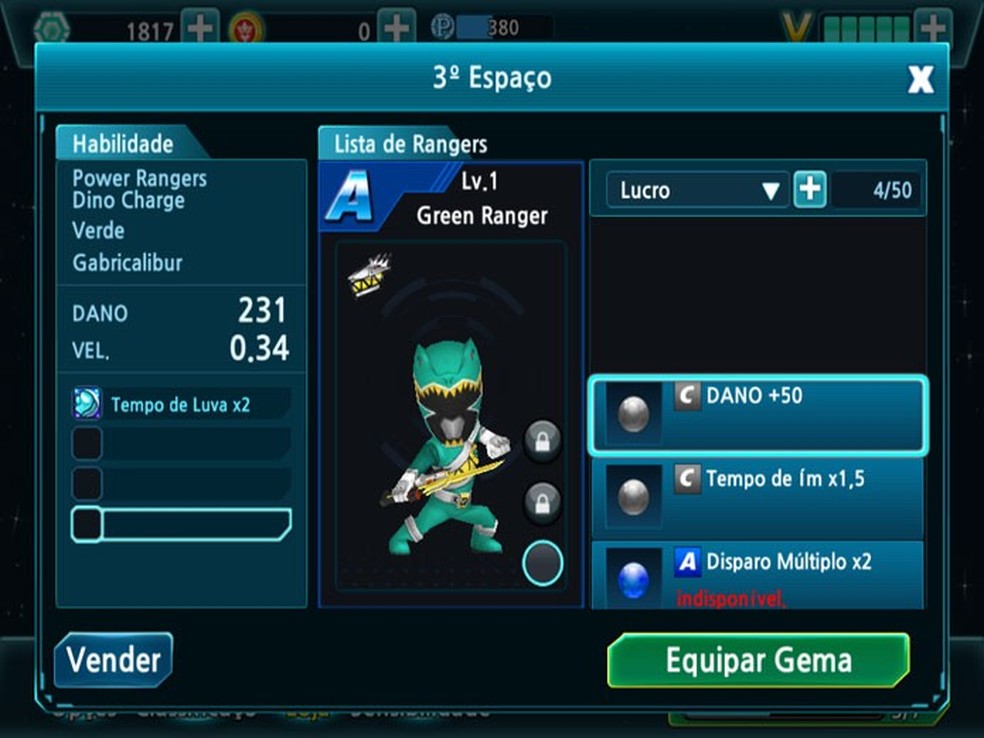Screen dimensions: 984x738
Task: Expand gem capacity with plus button
Action: click(810, 190)
